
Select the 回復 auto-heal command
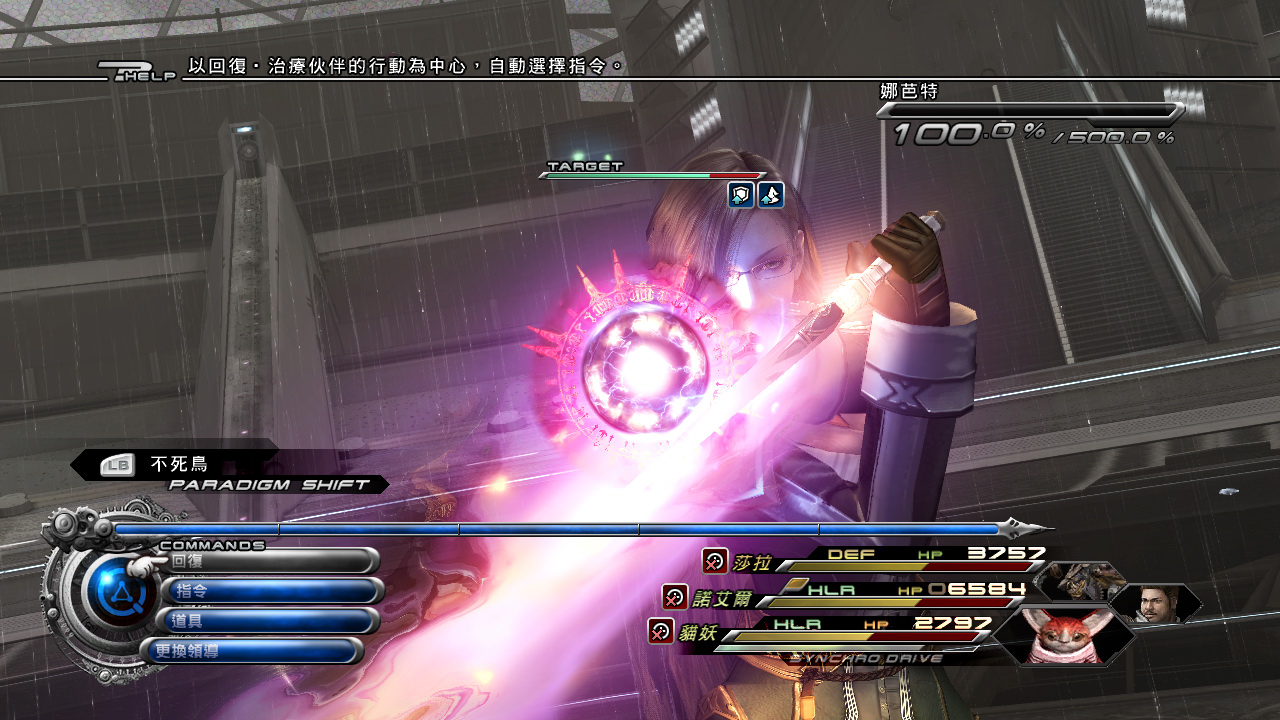[270, 561]
